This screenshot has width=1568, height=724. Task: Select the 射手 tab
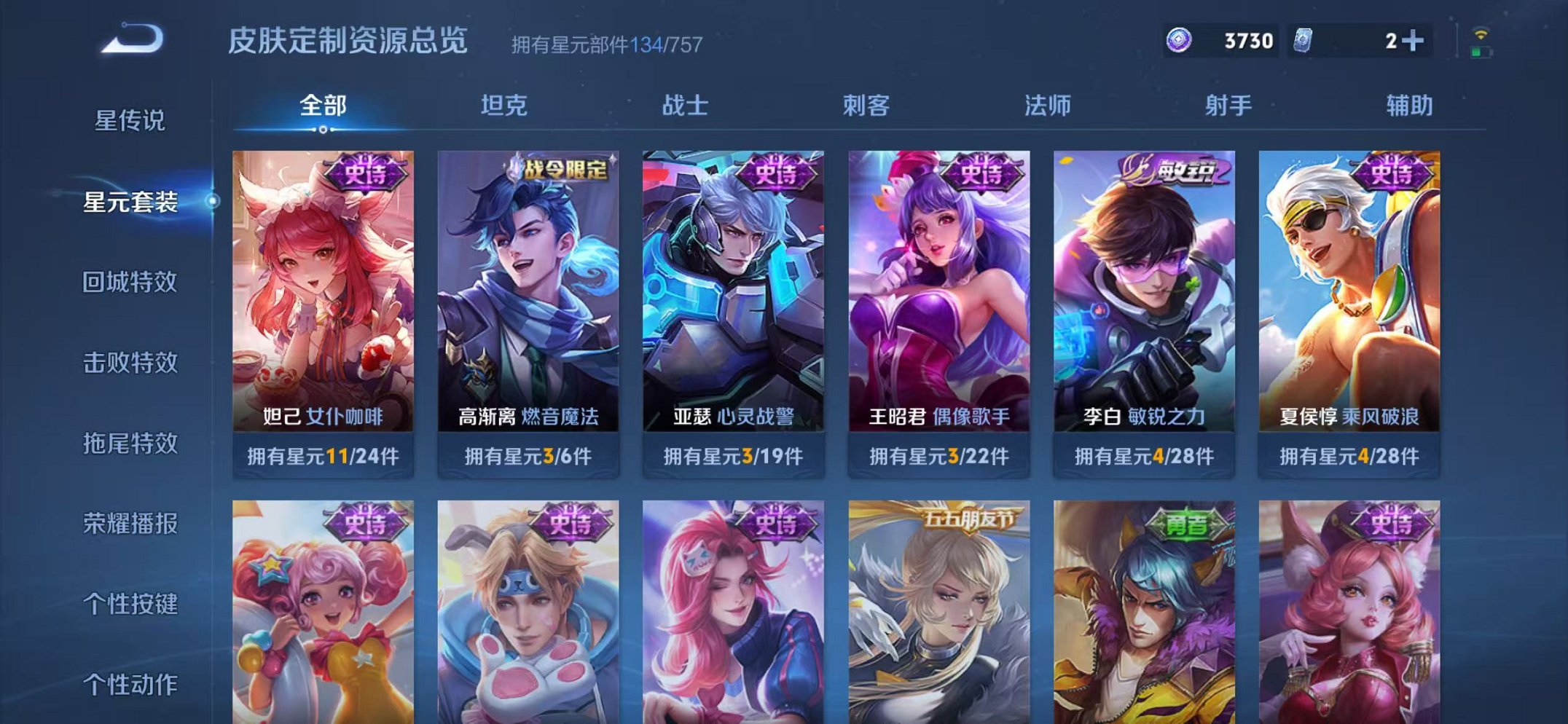point(1228,106)
